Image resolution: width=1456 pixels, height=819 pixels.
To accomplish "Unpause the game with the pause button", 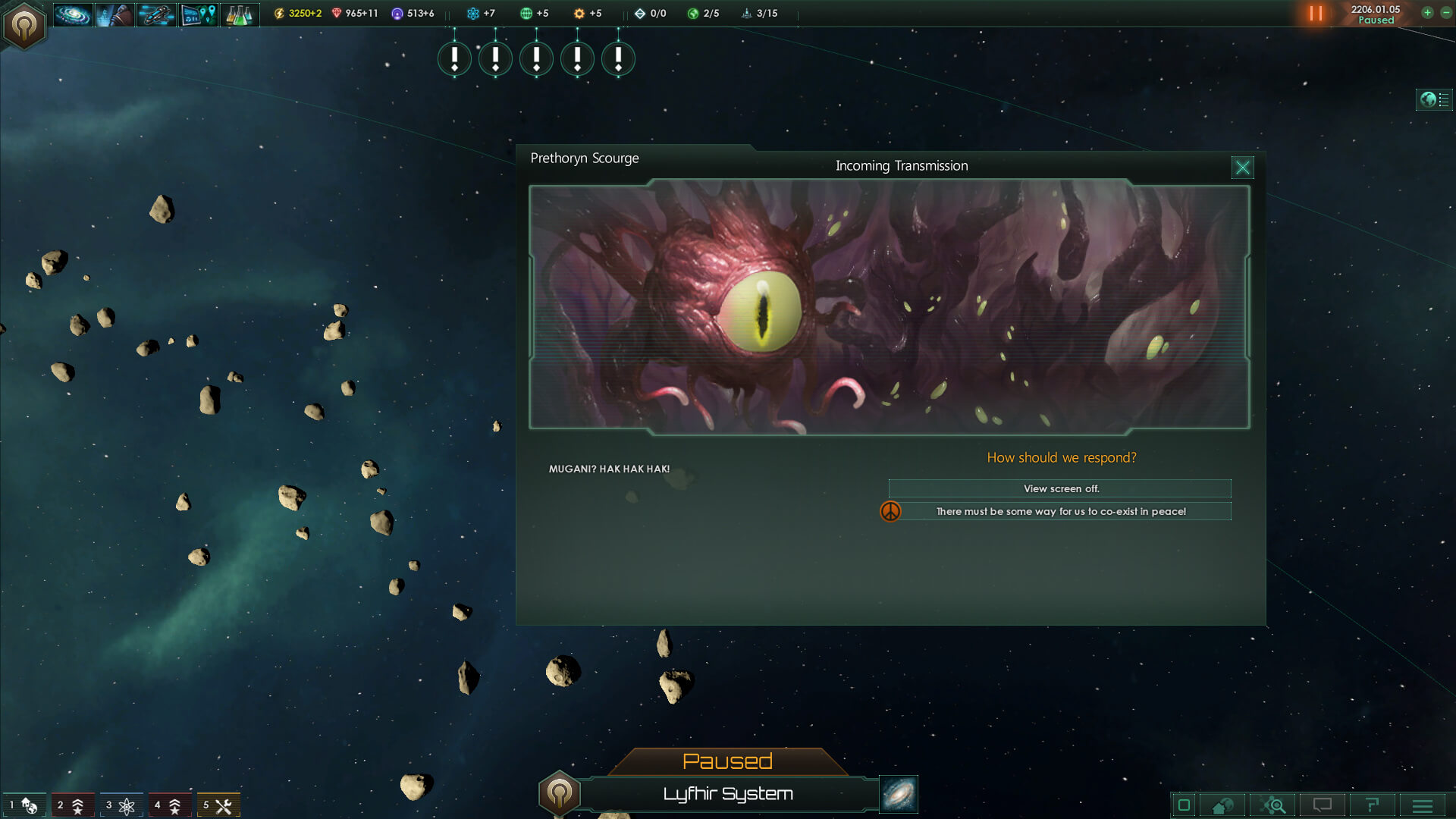I will (x=1316, y=14).
